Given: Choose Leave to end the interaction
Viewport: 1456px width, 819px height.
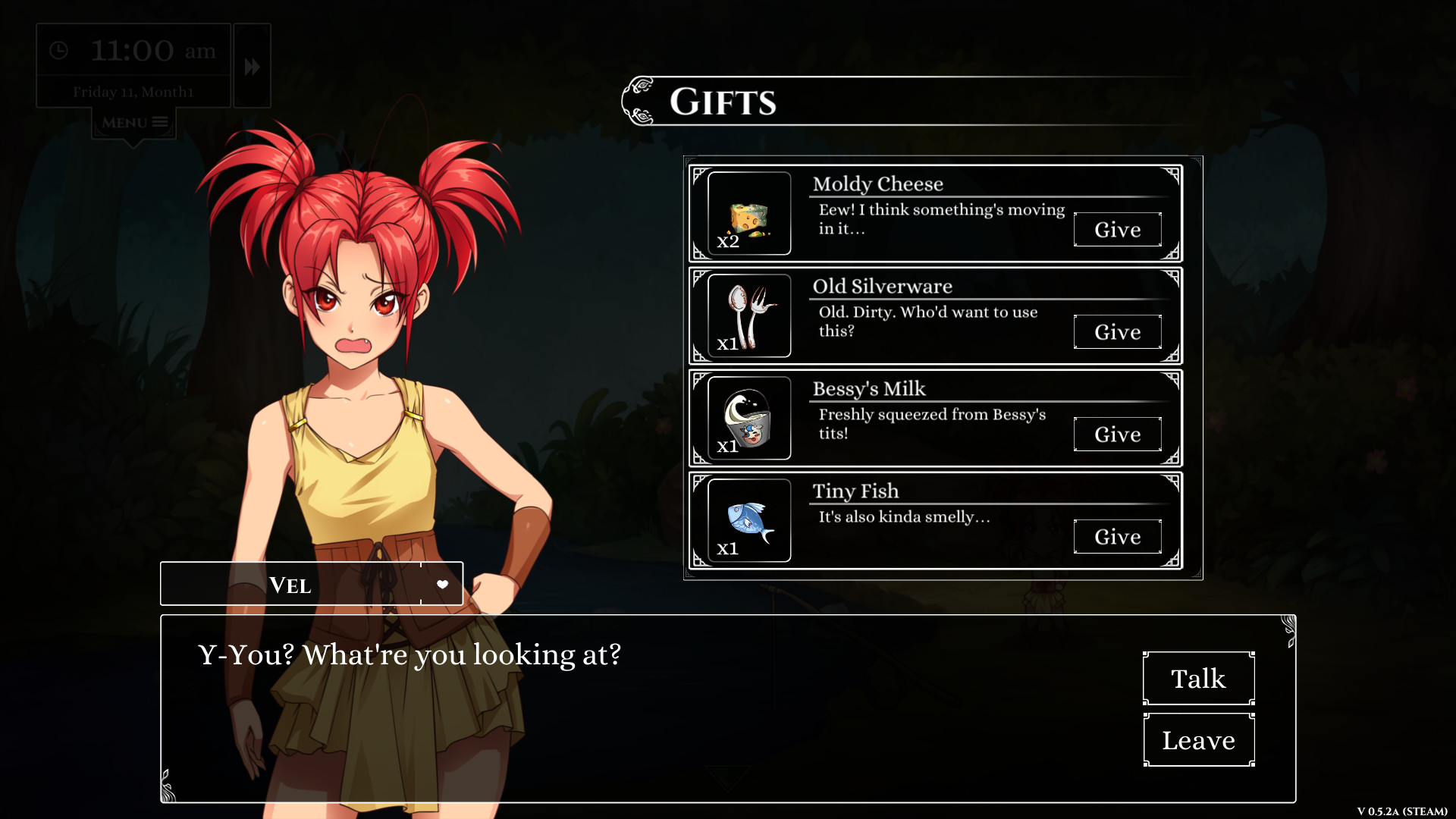Looking at the screenshot, I should coord(1198,739).
